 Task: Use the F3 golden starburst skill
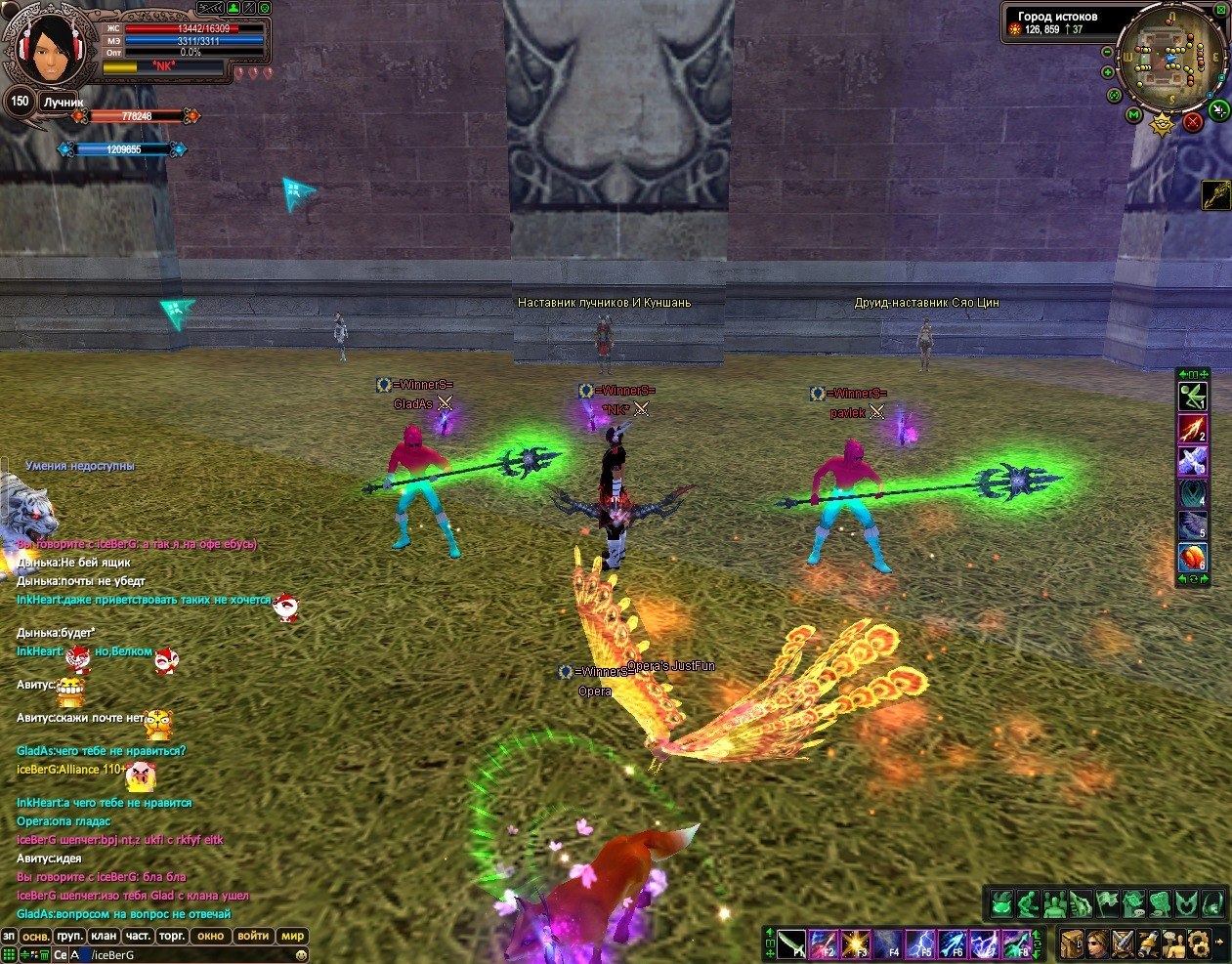(x=856, y=944)
